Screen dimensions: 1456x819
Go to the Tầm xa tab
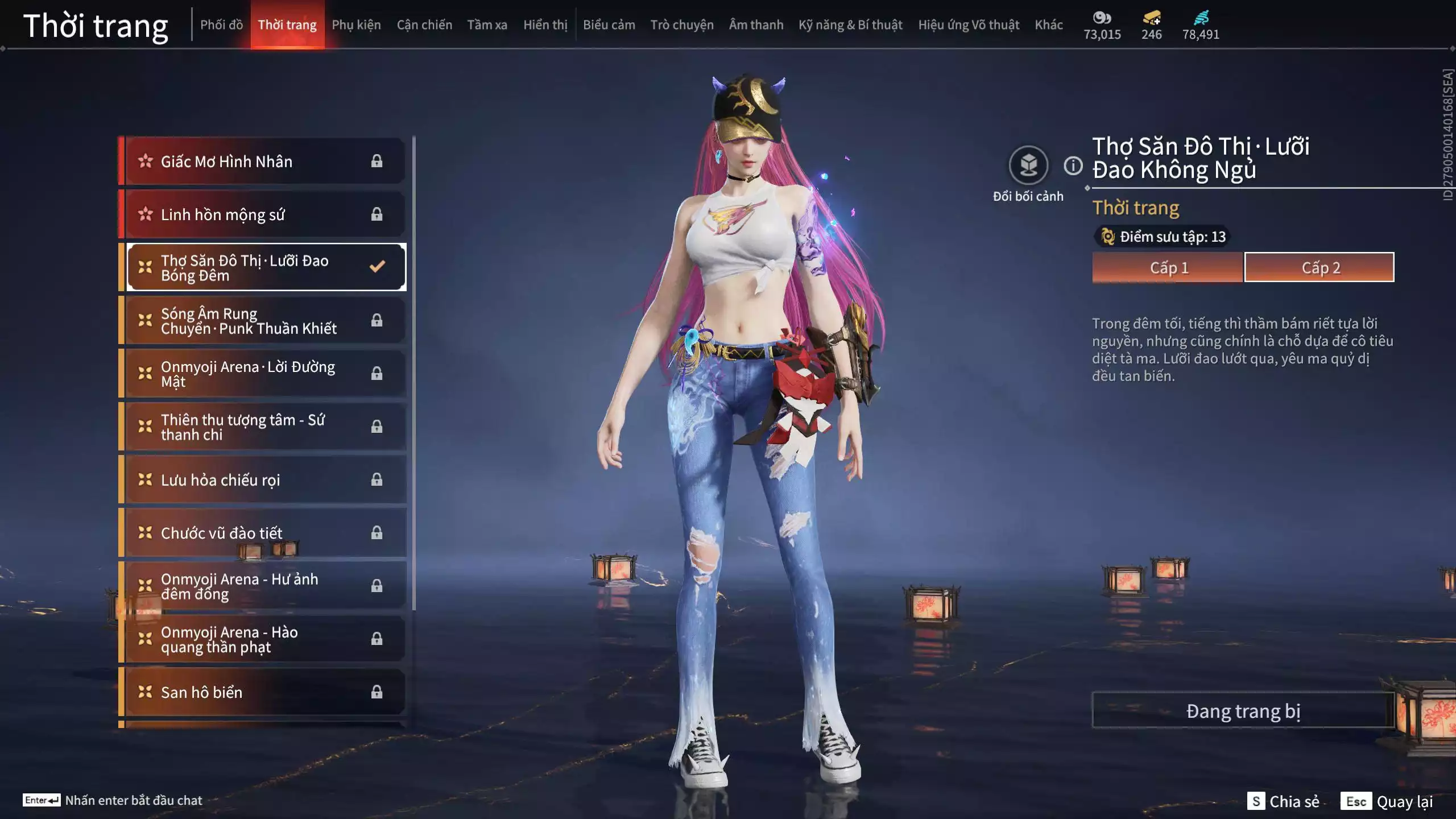487,25
